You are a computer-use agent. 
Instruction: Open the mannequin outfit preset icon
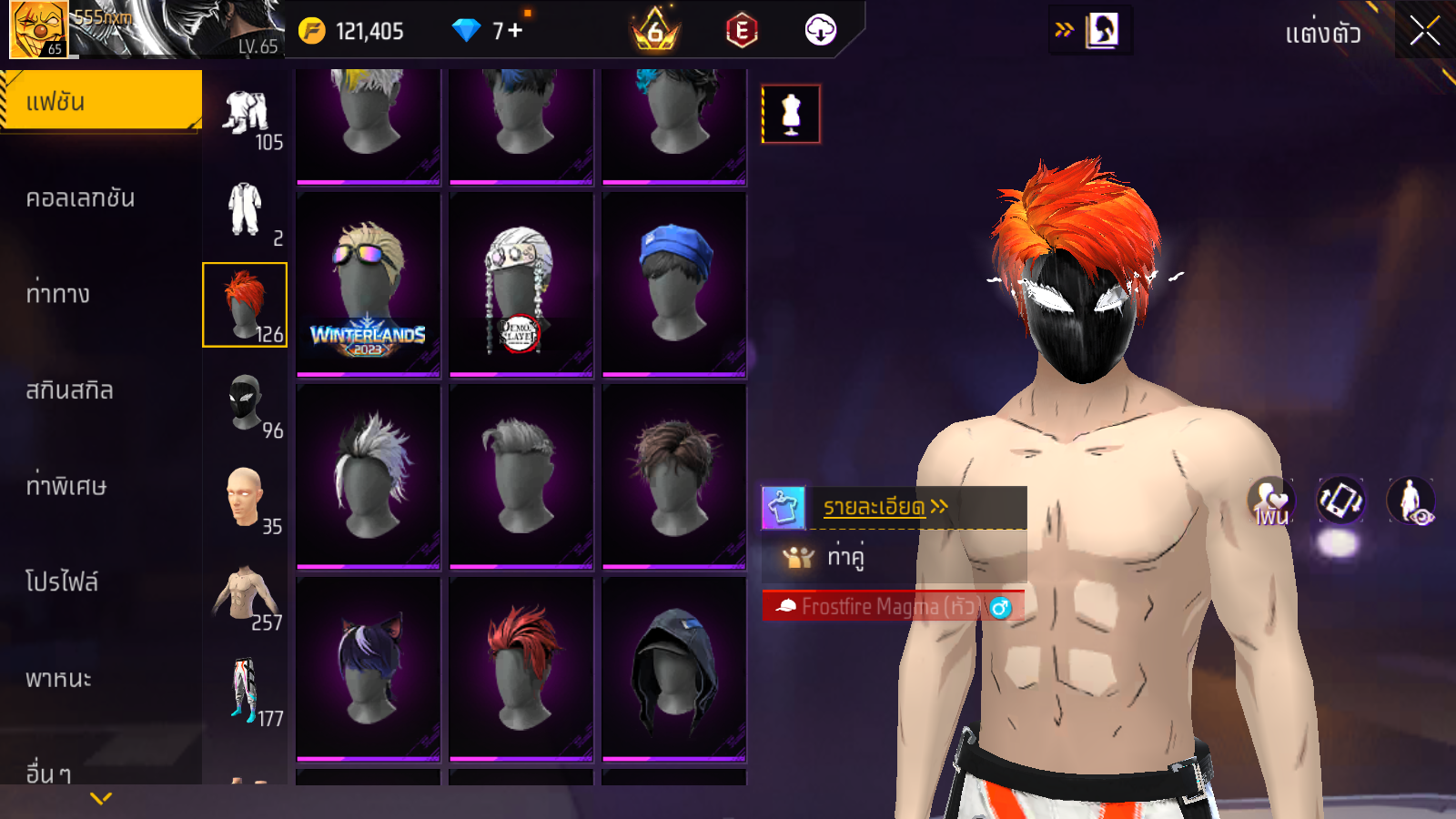point(791,114)
